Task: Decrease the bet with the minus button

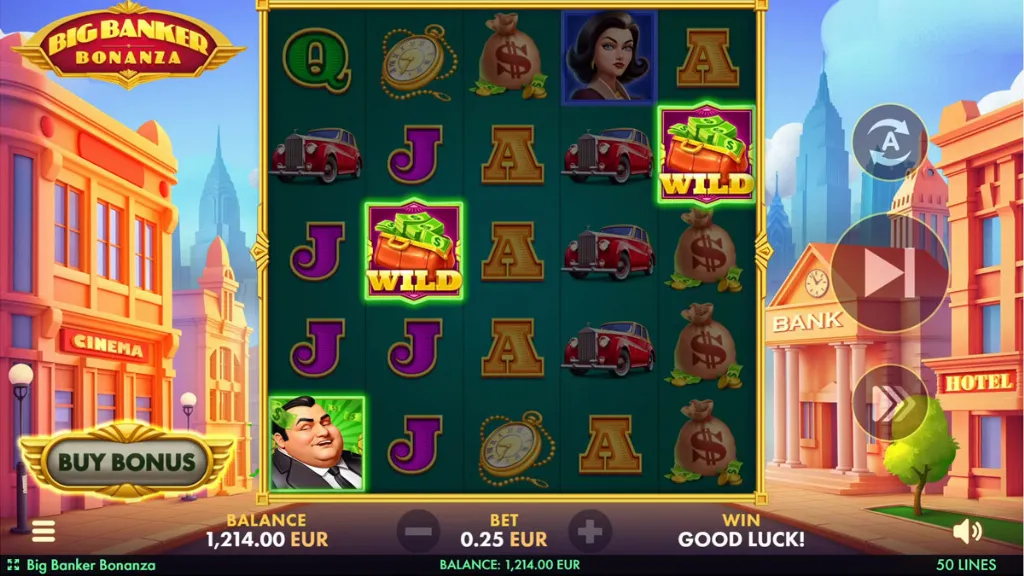Action: (x=418, y=531)
